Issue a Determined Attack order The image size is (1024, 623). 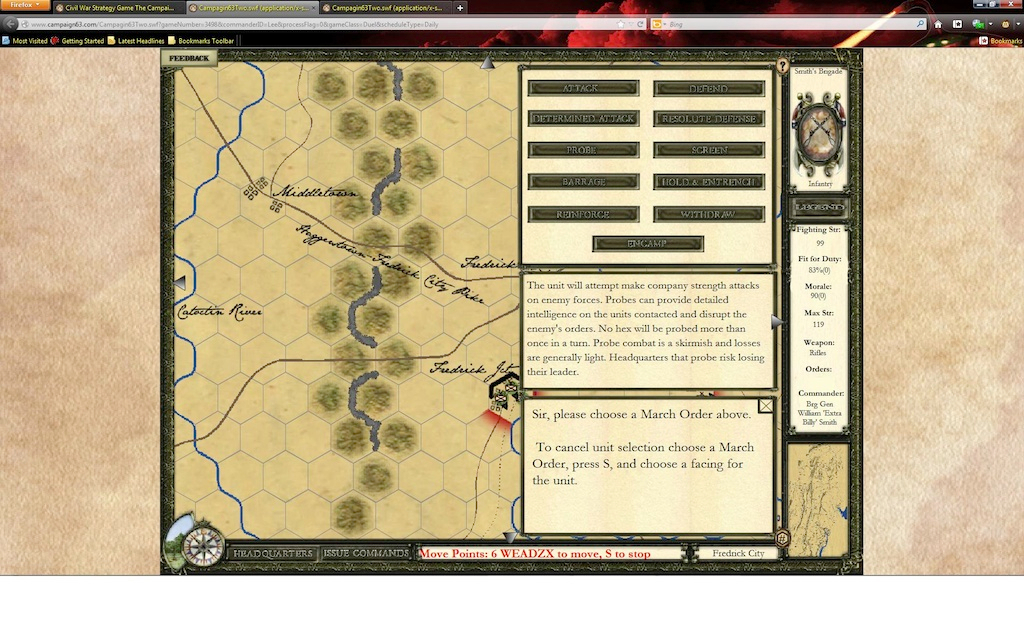pyautogui.click(x=583, y=119)
